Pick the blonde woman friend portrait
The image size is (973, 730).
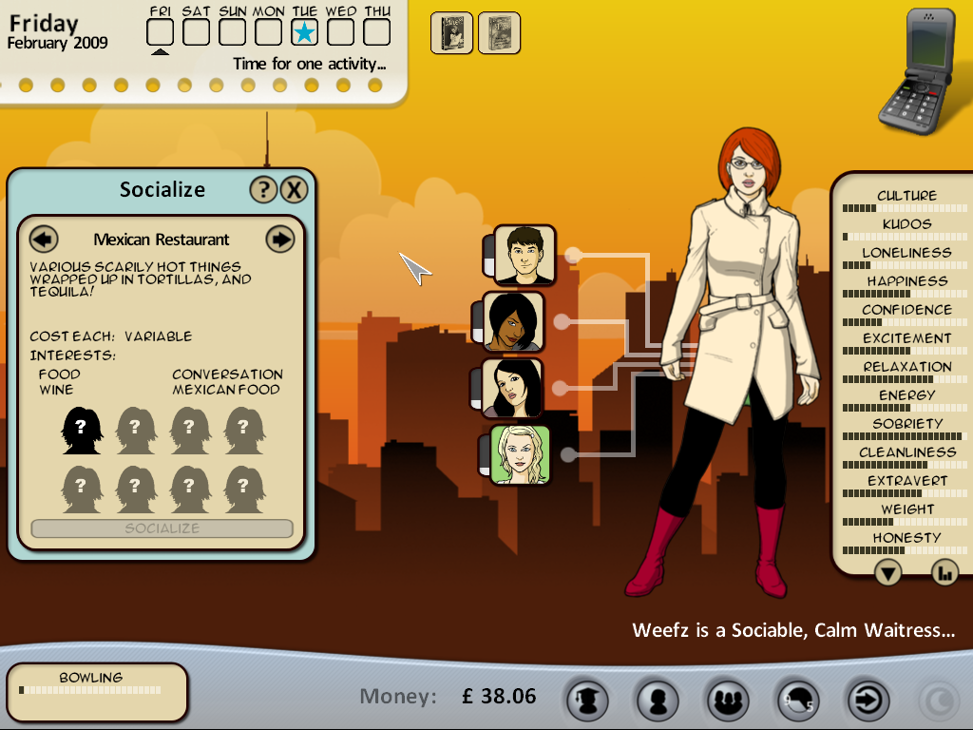click(x=520, y=455)
